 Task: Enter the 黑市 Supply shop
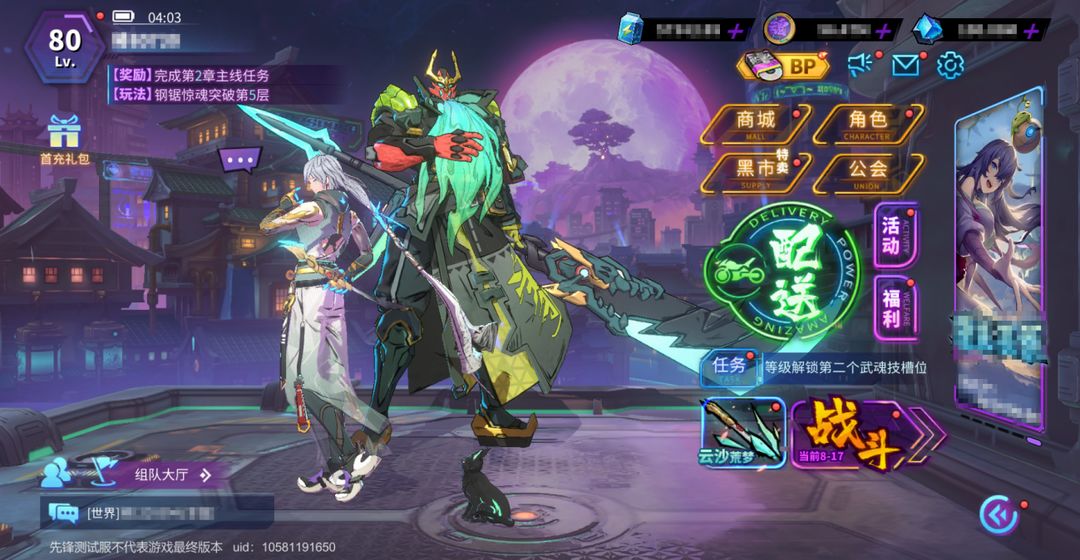click(x=756, y=171)
